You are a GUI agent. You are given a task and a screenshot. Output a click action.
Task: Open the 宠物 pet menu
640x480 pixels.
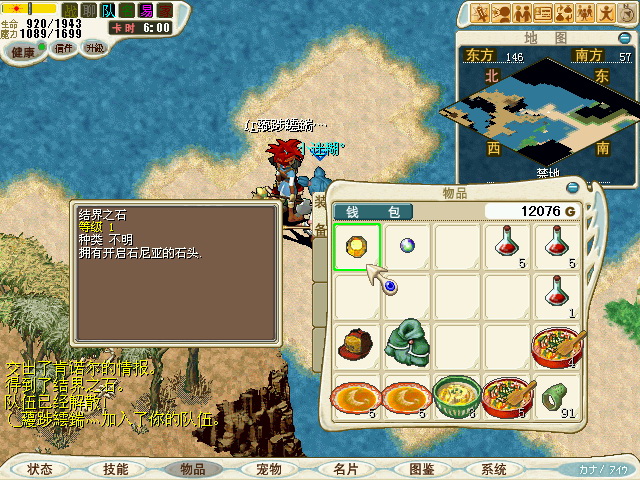coord(268,468)
